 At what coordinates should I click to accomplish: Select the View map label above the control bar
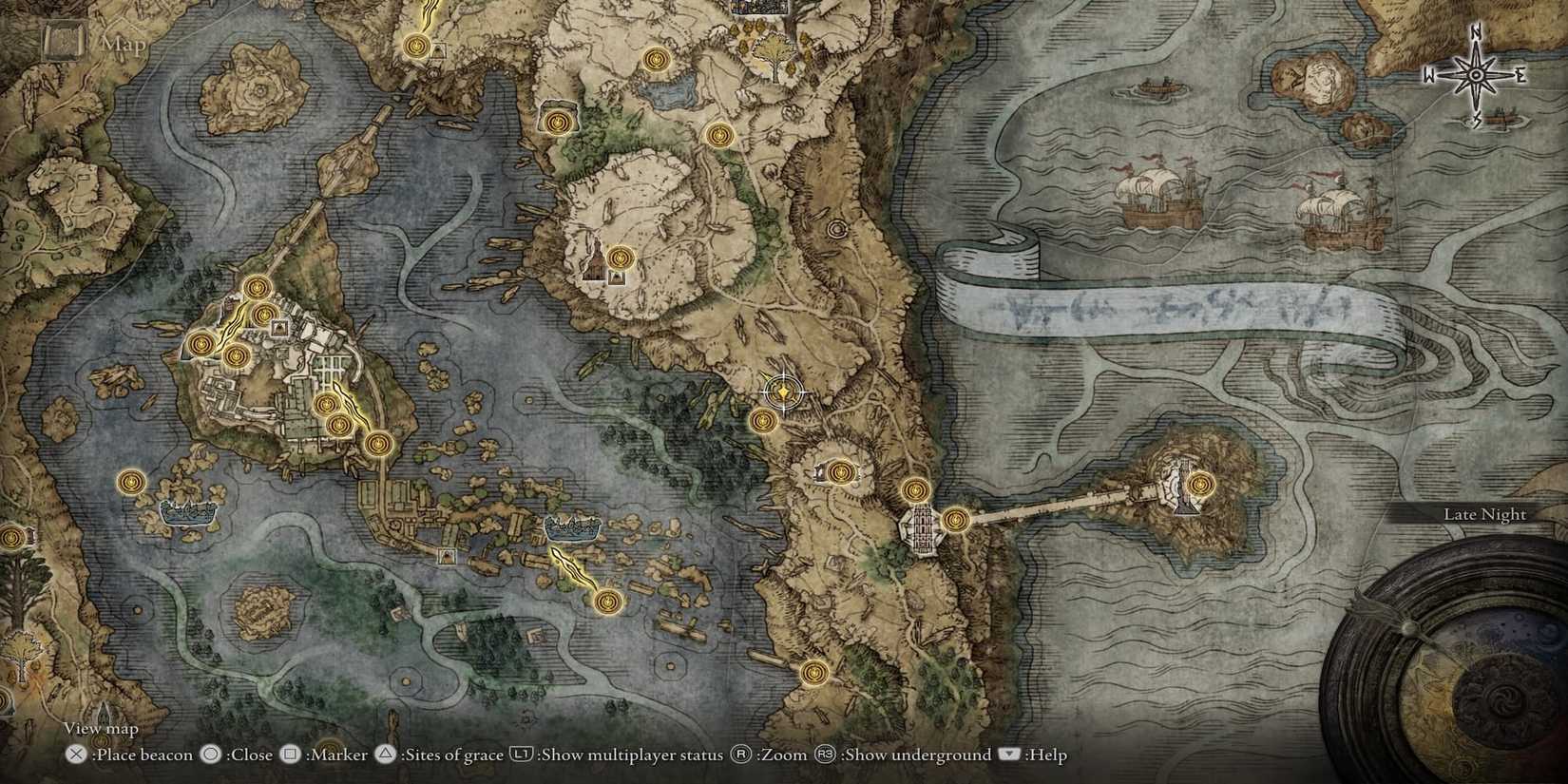point(100,727)
